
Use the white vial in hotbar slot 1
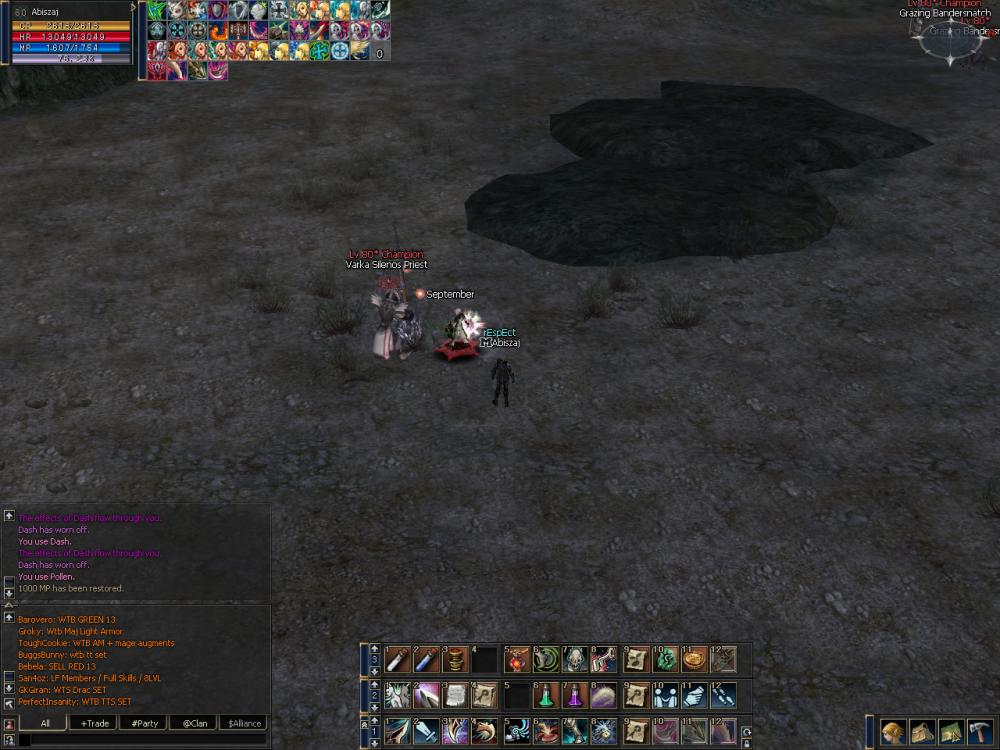tap(397, 659)
